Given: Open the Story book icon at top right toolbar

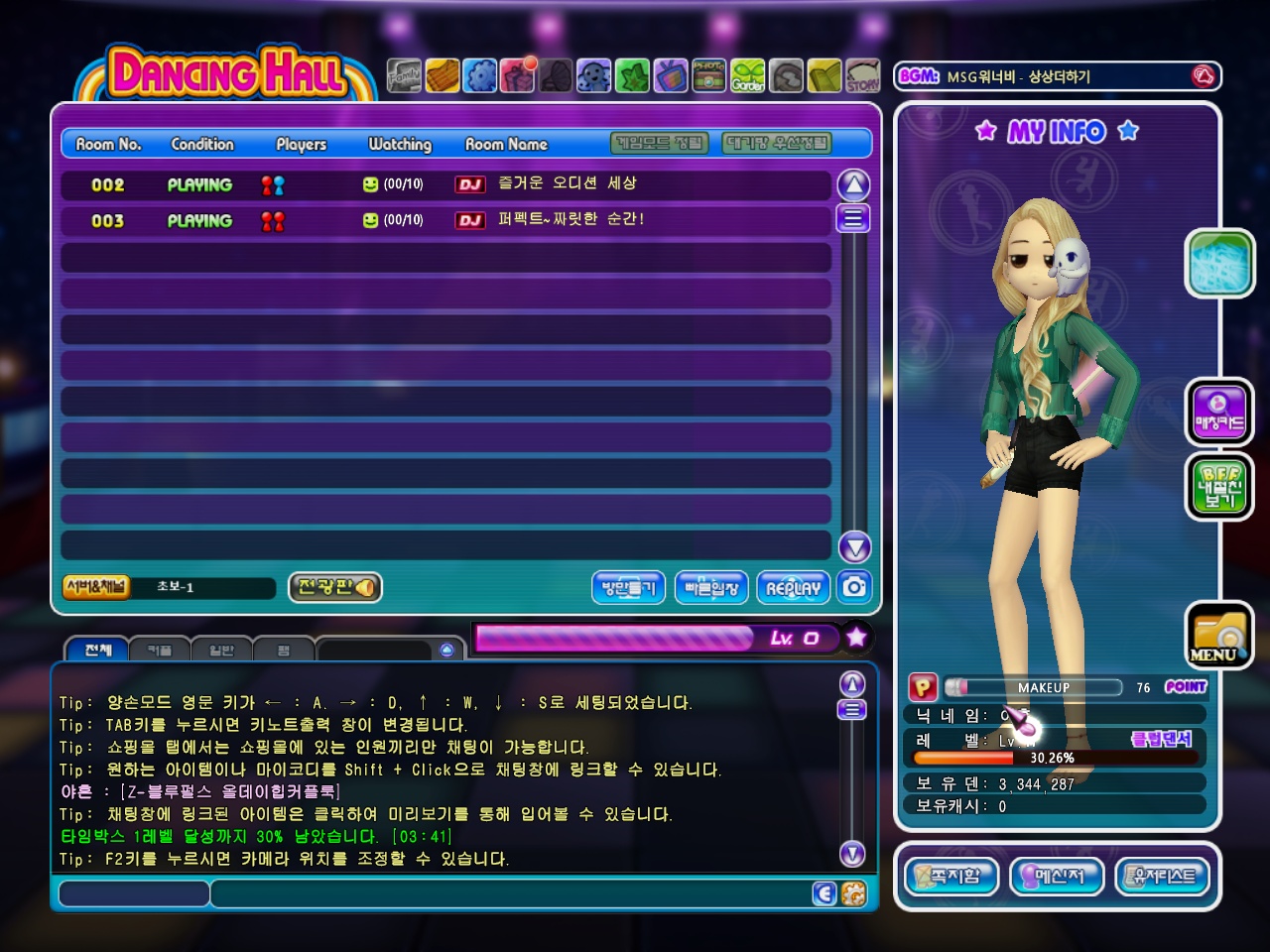Looking at the screenshot, I should point(861,74).
